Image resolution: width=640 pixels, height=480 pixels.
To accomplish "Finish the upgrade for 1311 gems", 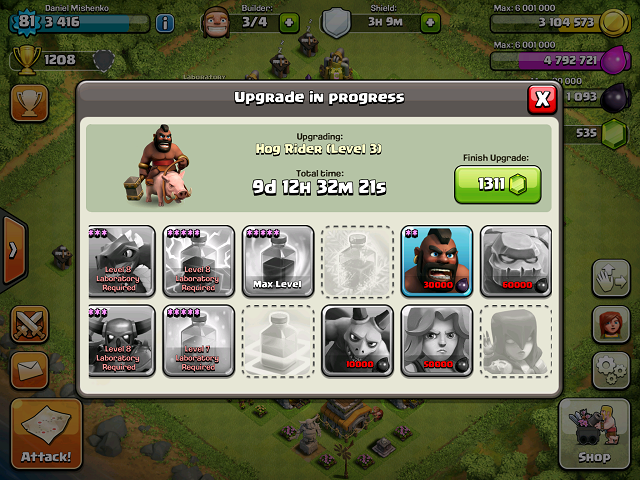I will (x=497, y=184).
